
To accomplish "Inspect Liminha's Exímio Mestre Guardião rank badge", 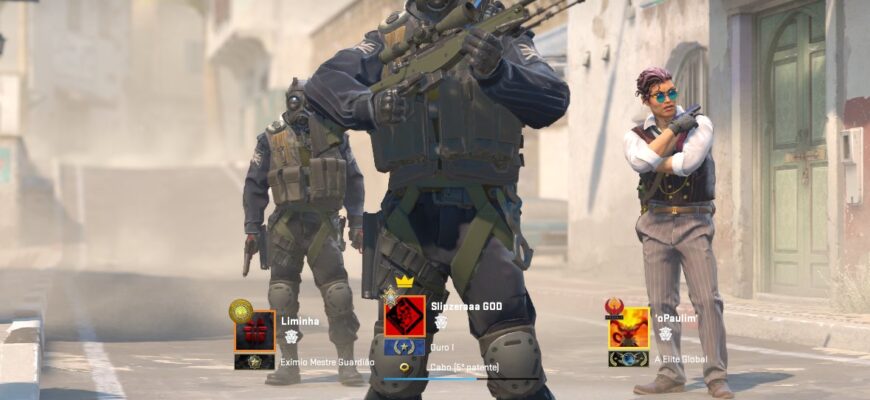I will click(255, 361).
